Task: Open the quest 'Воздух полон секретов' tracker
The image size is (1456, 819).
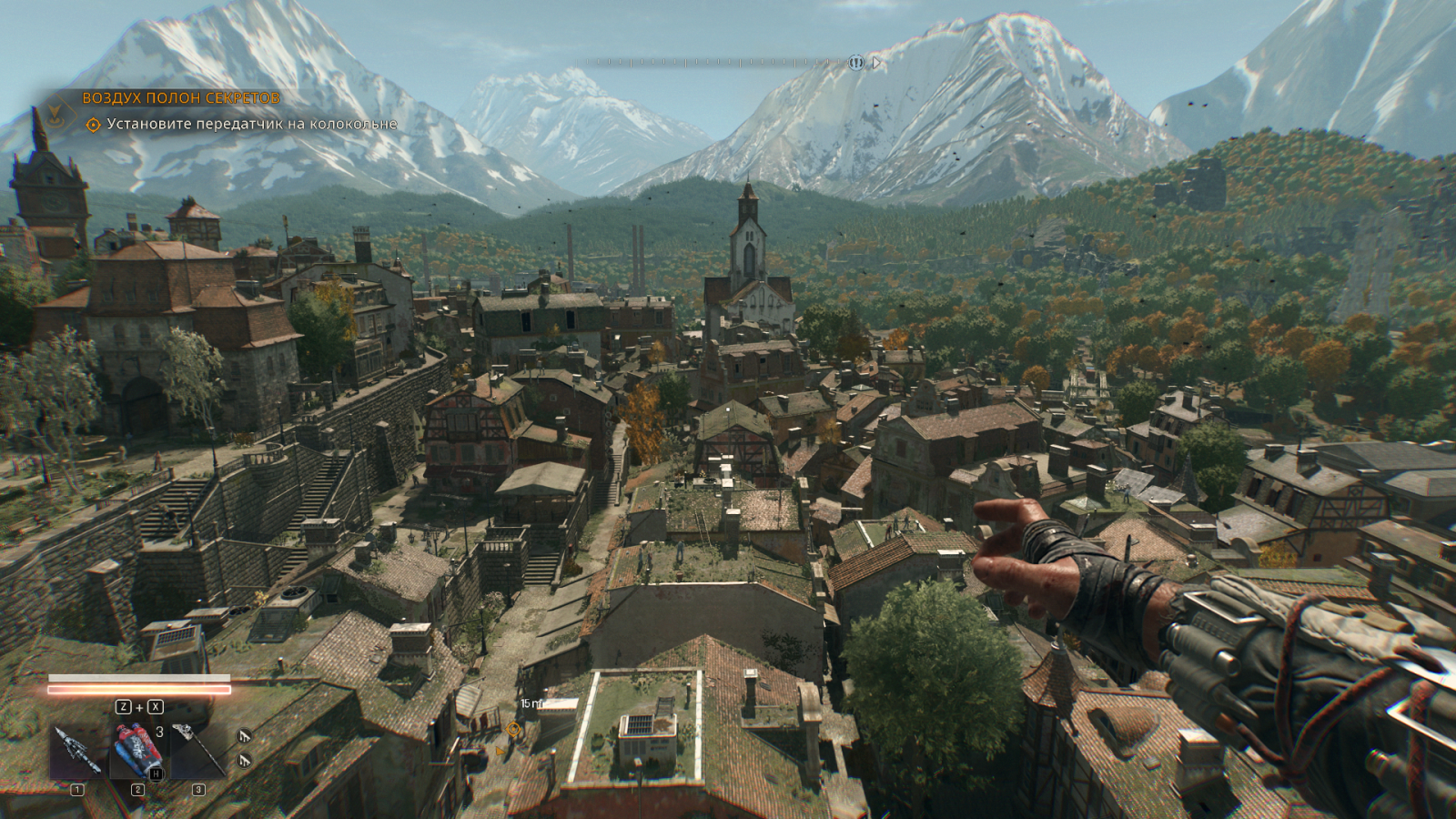Action: (x=181, y=97)
